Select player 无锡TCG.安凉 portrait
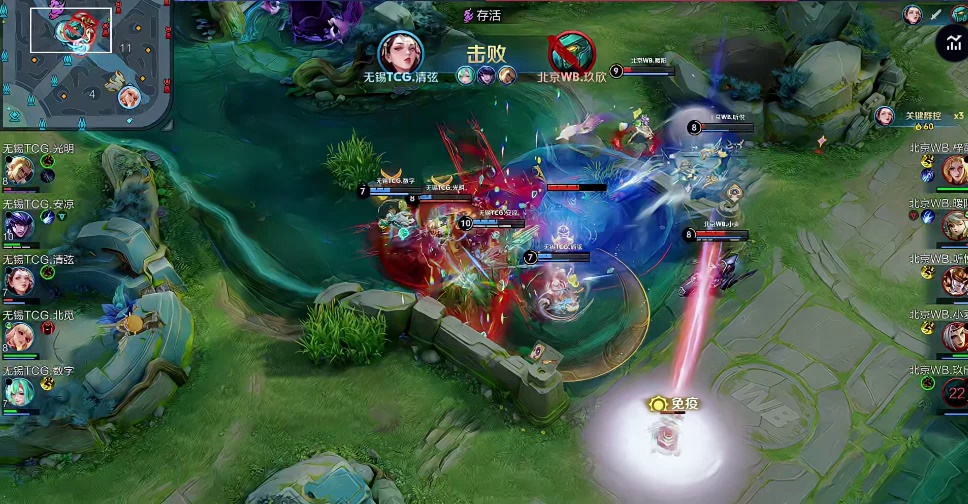 tap(20, 225)
